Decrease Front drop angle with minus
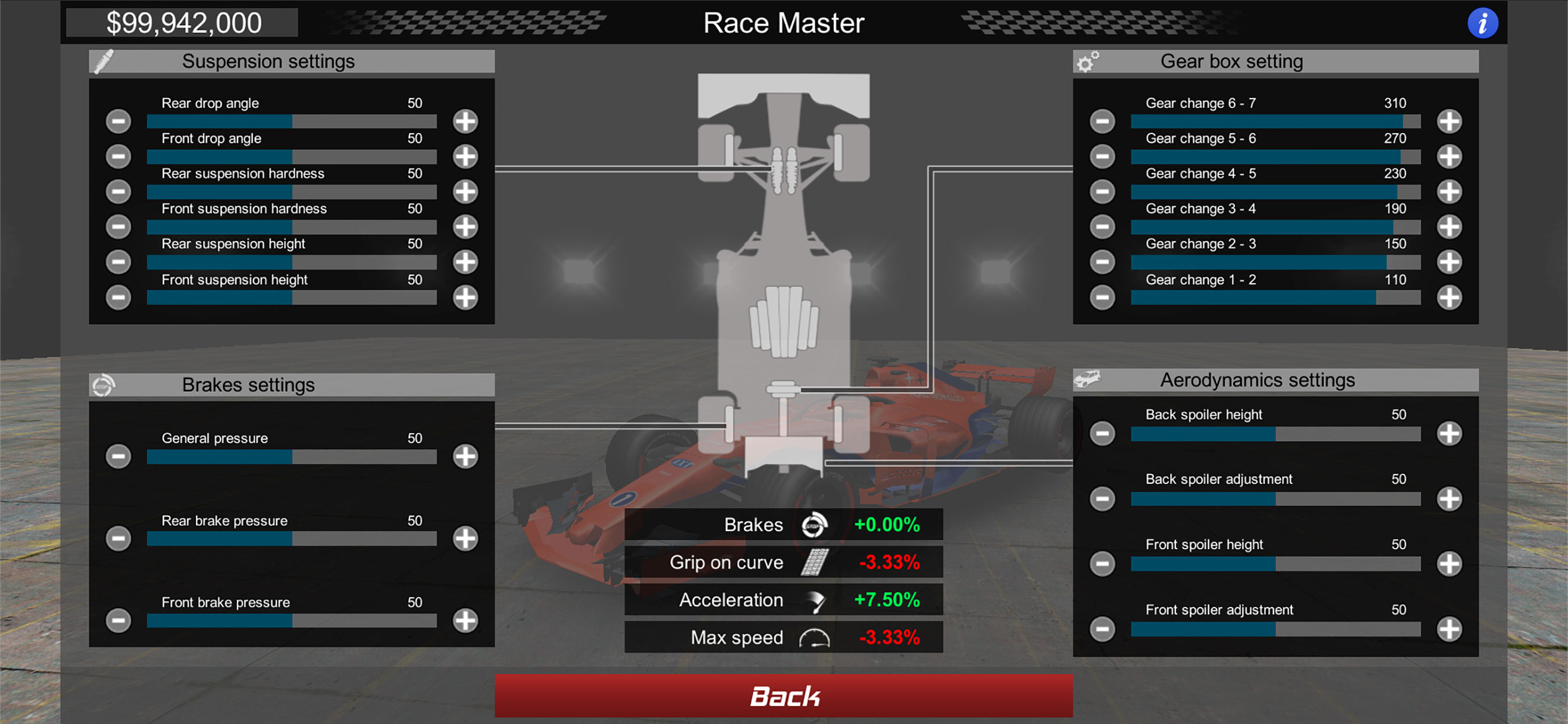The width and height of the screenshot is (1568, 724). (x=118, y=156)
